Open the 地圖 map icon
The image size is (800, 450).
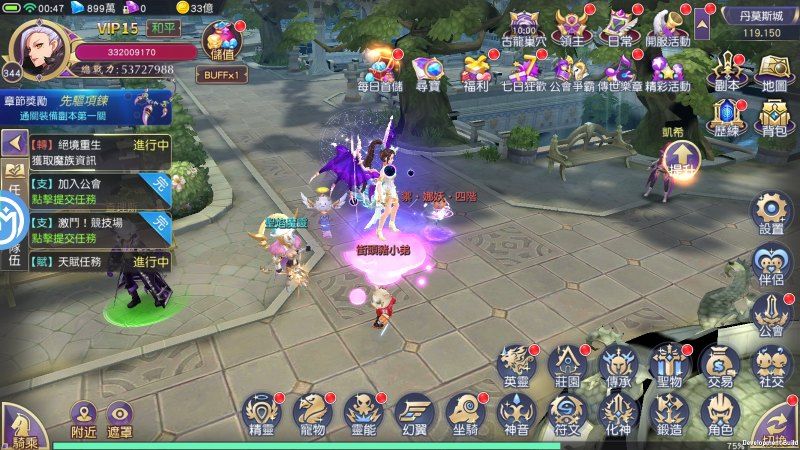(x=773, y=72)
